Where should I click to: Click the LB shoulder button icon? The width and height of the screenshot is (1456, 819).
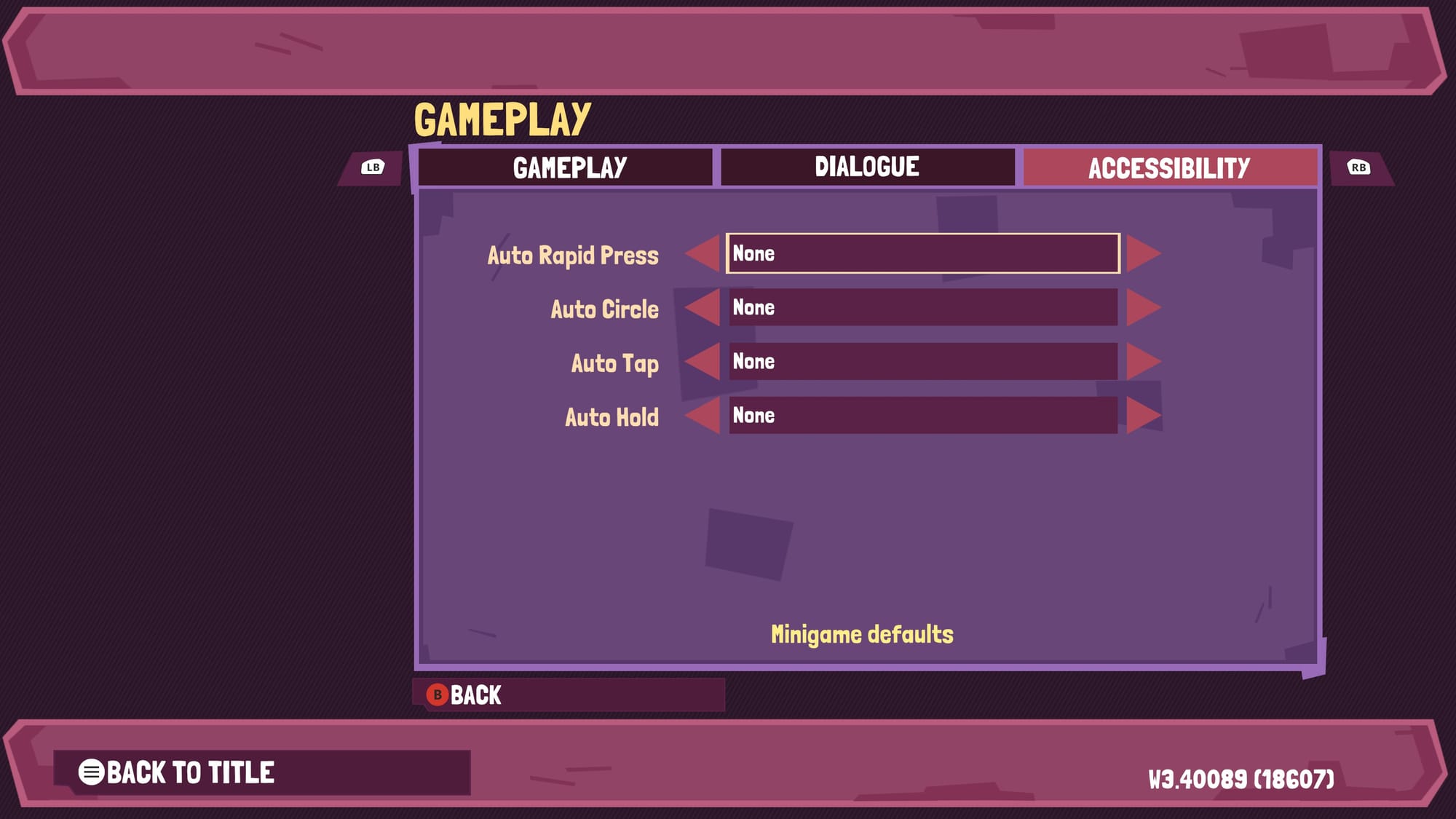(x=373, y=167)
